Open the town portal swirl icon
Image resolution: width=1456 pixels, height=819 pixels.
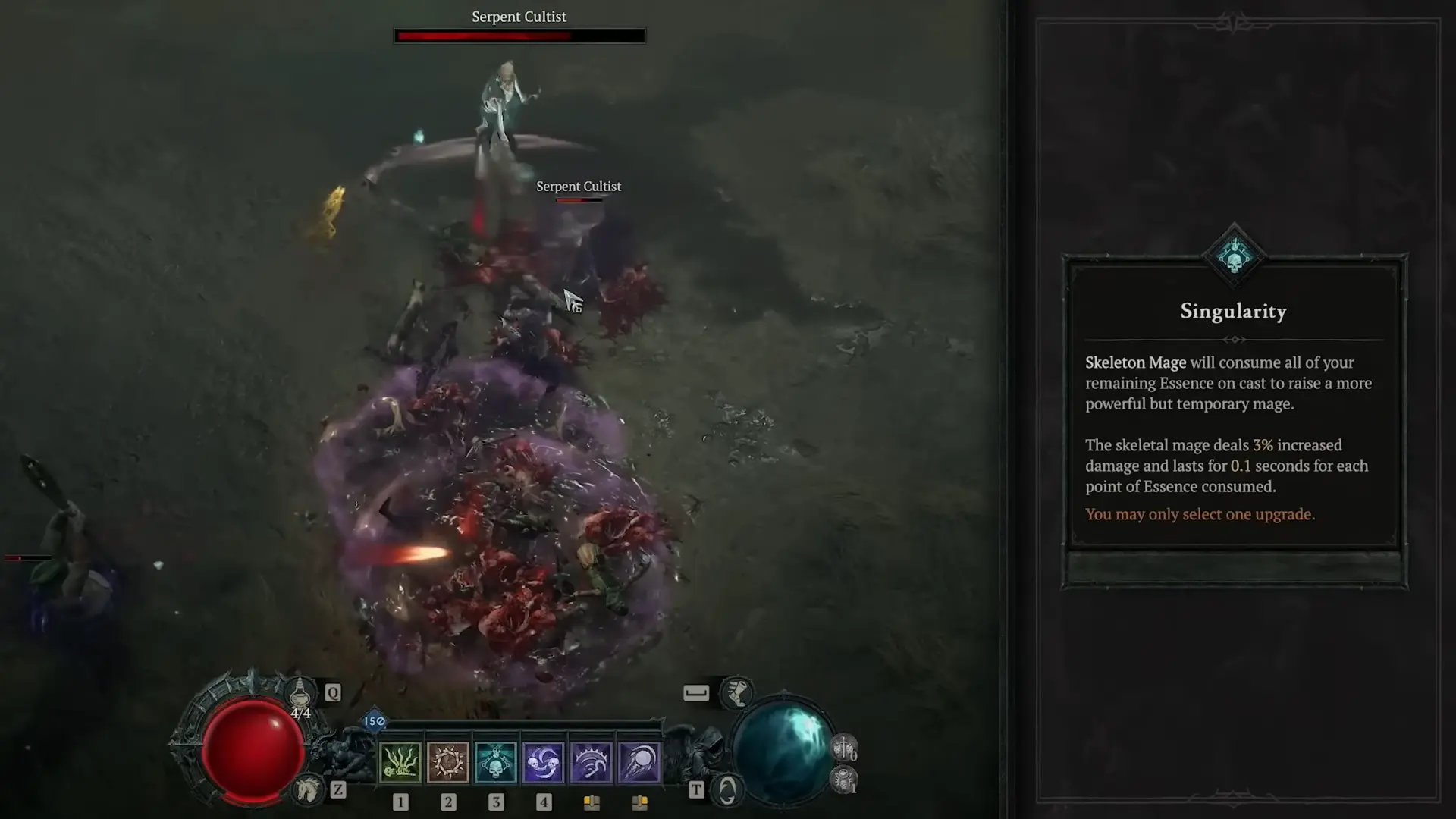tap(726, 791)
